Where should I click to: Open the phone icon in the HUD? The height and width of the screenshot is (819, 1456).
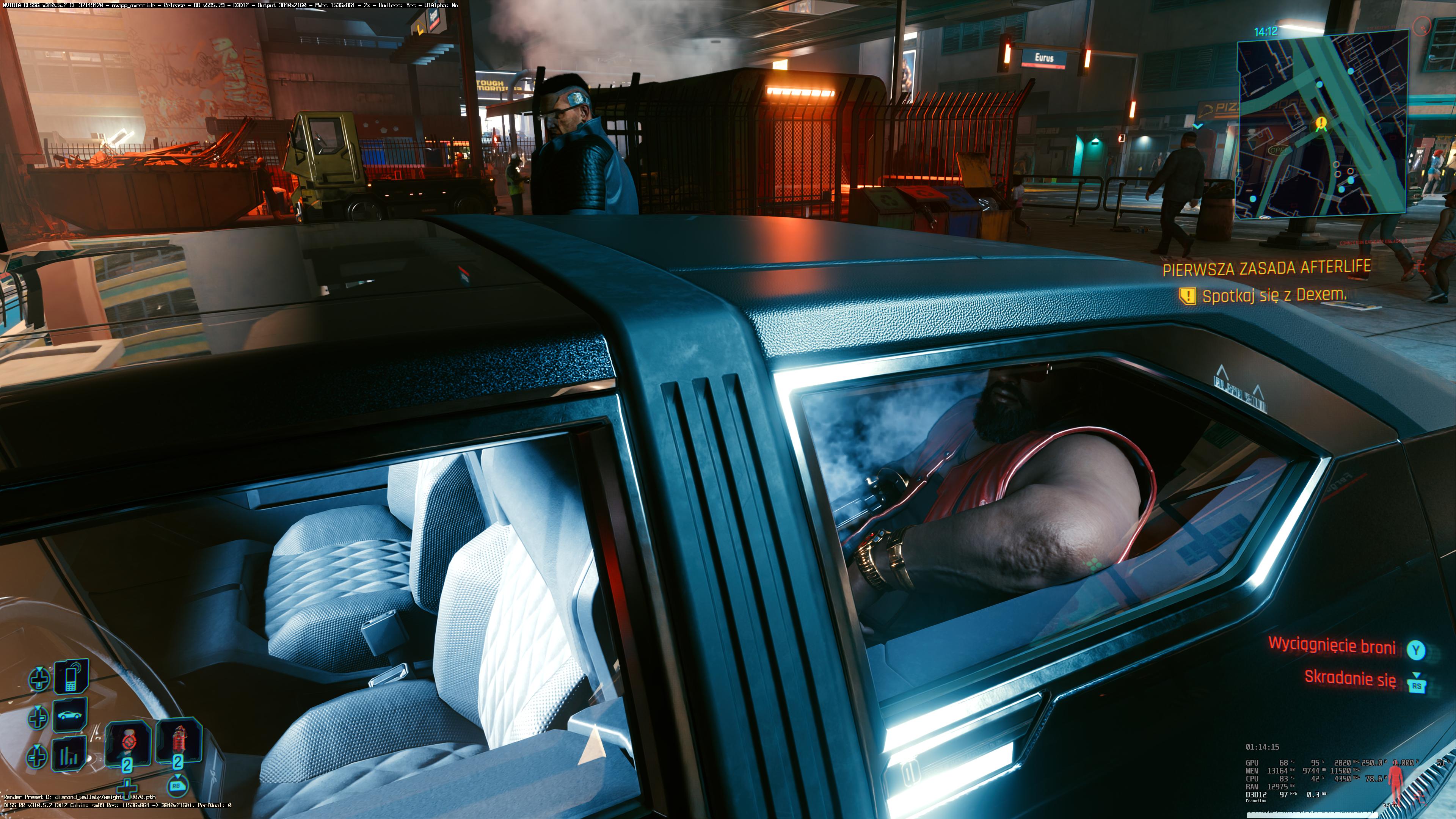click(71, 678)
